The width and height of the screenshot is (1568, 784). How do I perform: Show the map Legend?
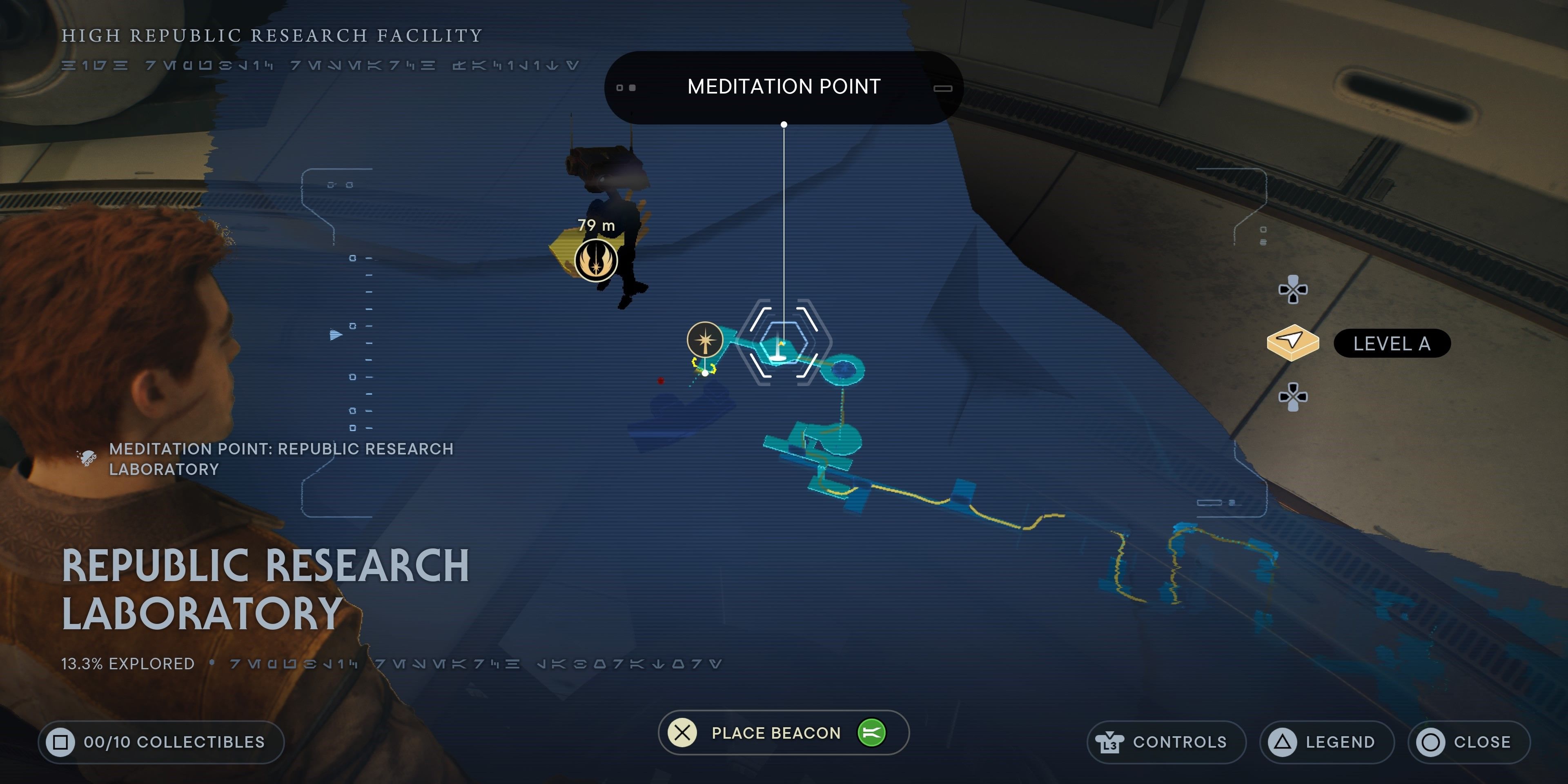[1326, 742]
